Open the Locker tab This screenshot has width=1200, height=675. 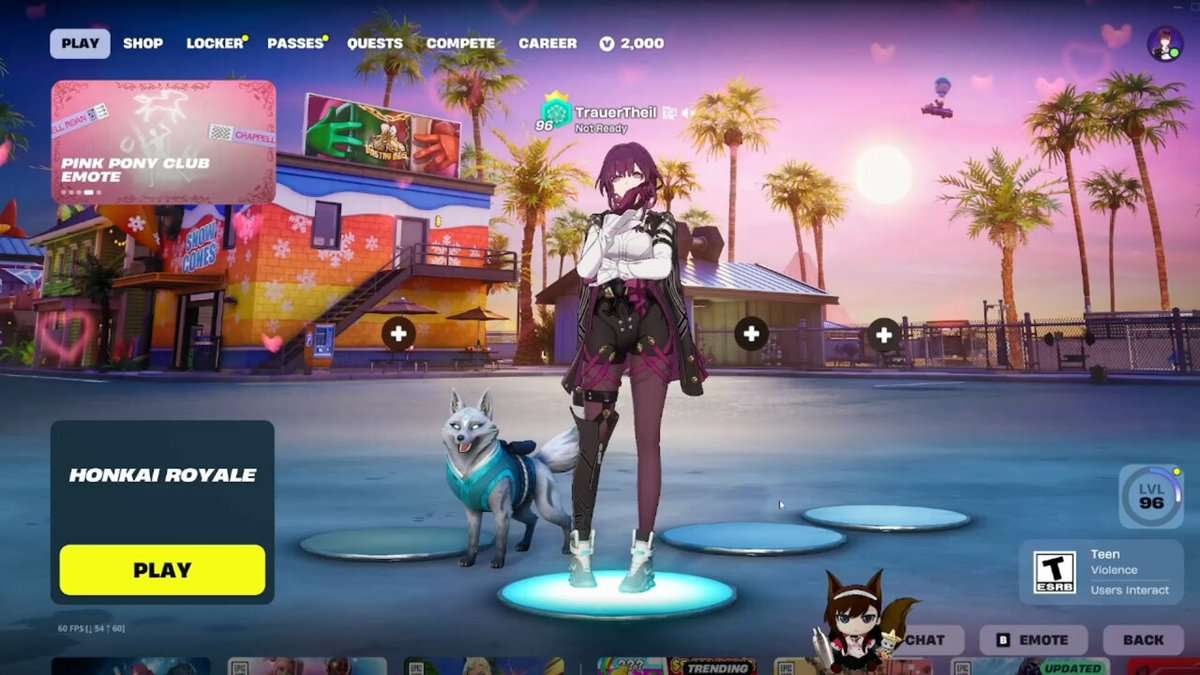215,43
